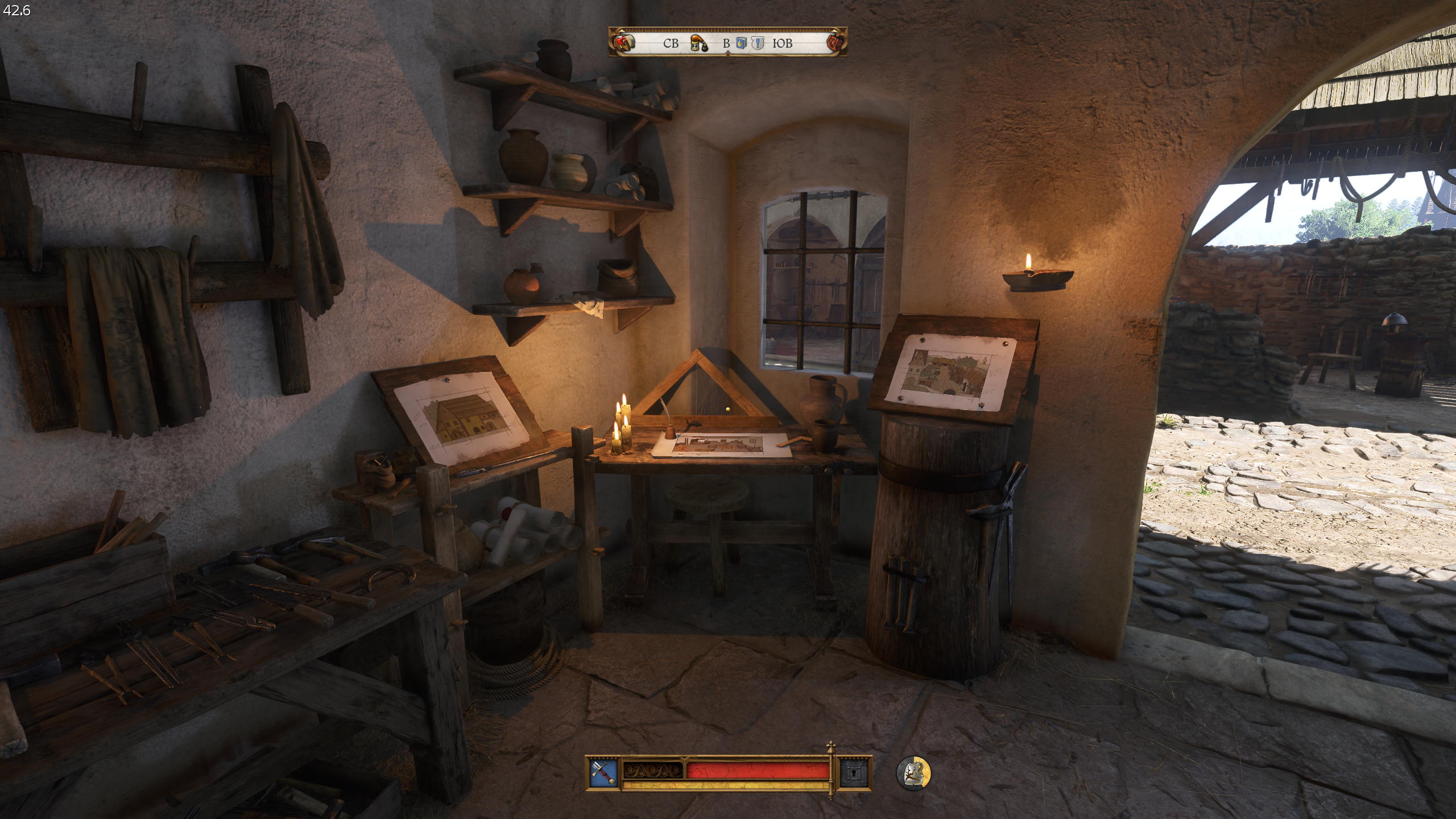Select the СВ direction label on the compass
Image resolution: width=1456 pixels, height=819 pixels.
[671, 43]
